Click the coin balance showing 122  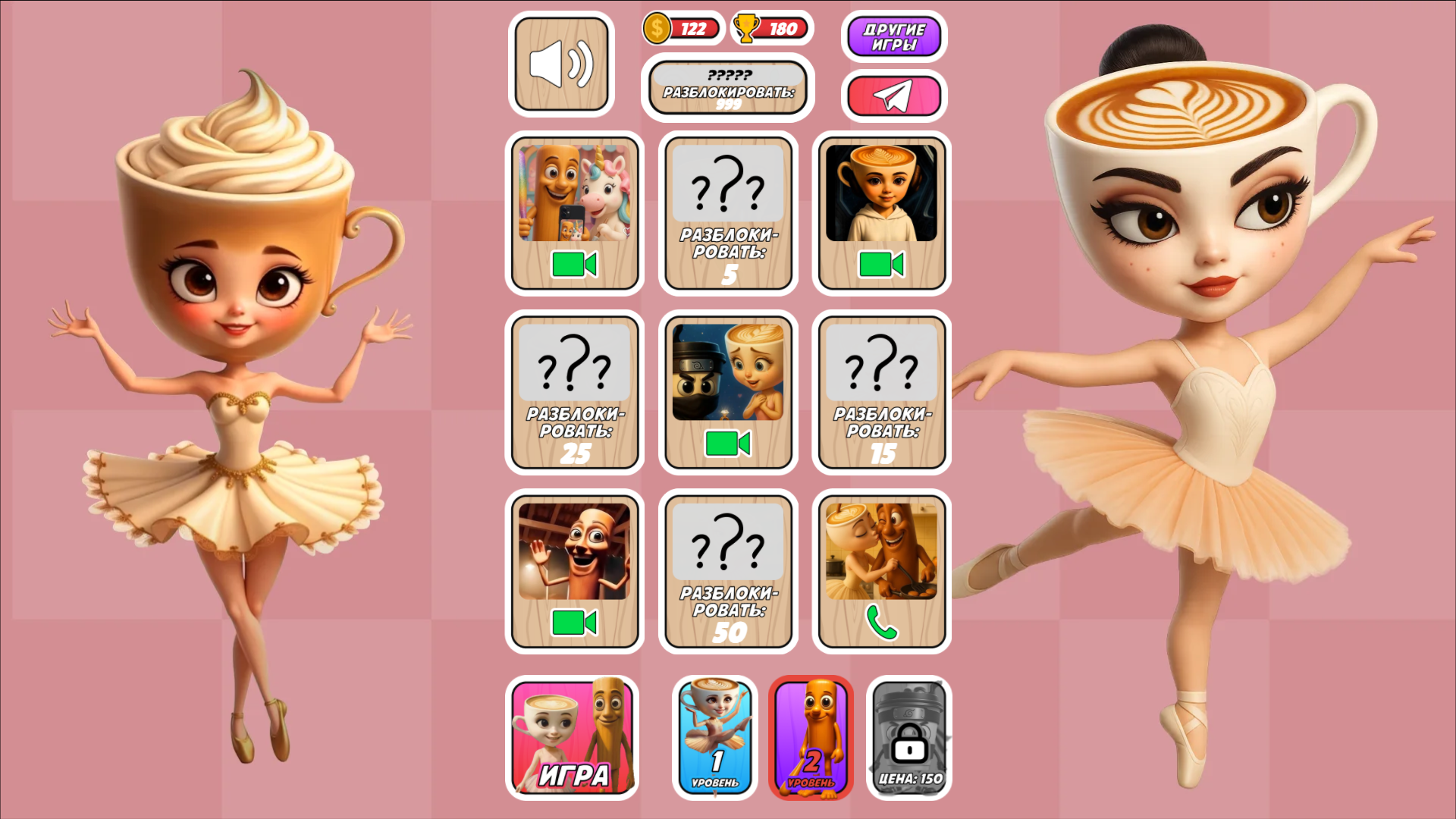point(681,28)
